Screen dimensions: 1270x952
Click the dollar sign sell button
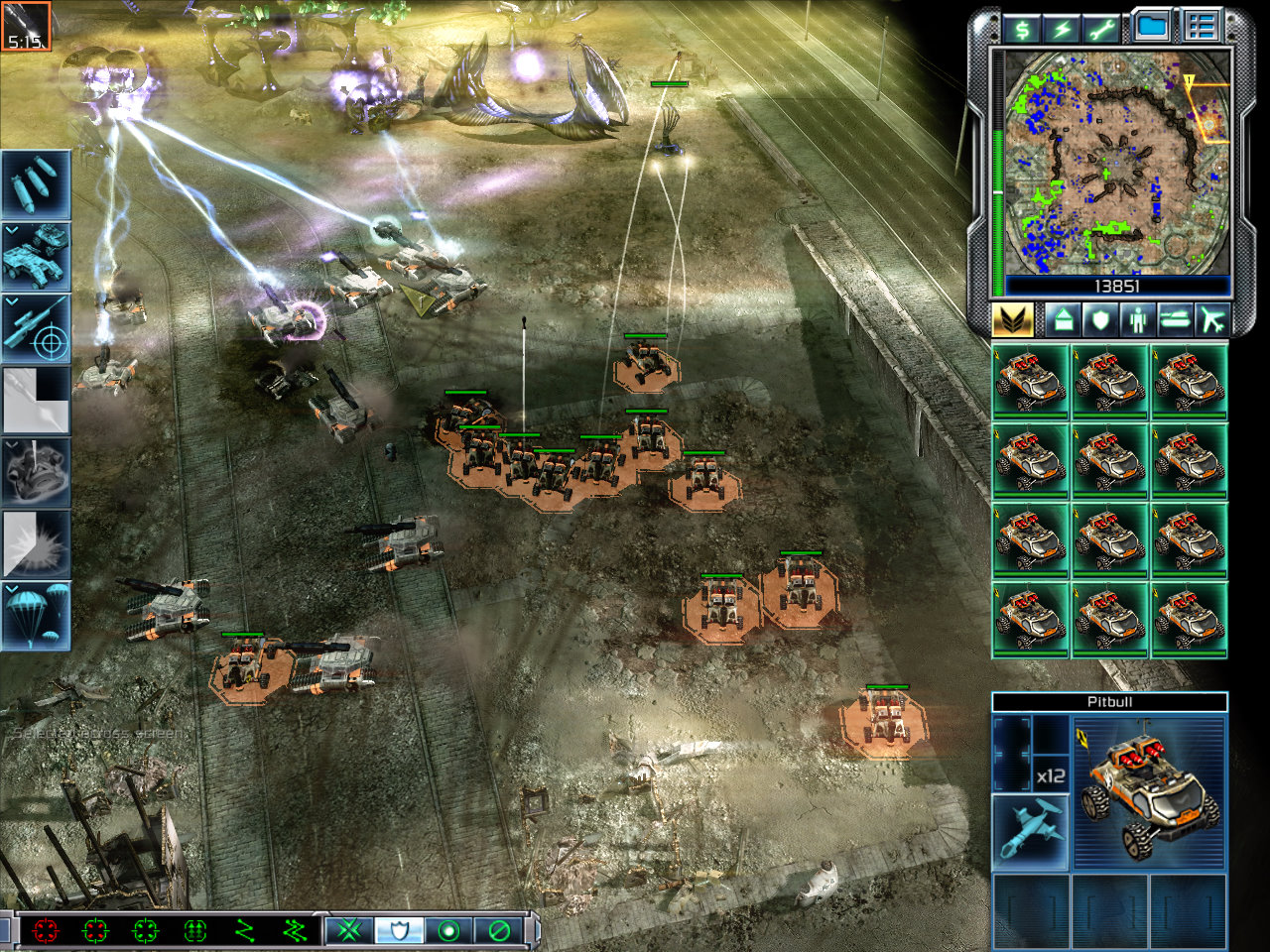[x=1022, y=28]
